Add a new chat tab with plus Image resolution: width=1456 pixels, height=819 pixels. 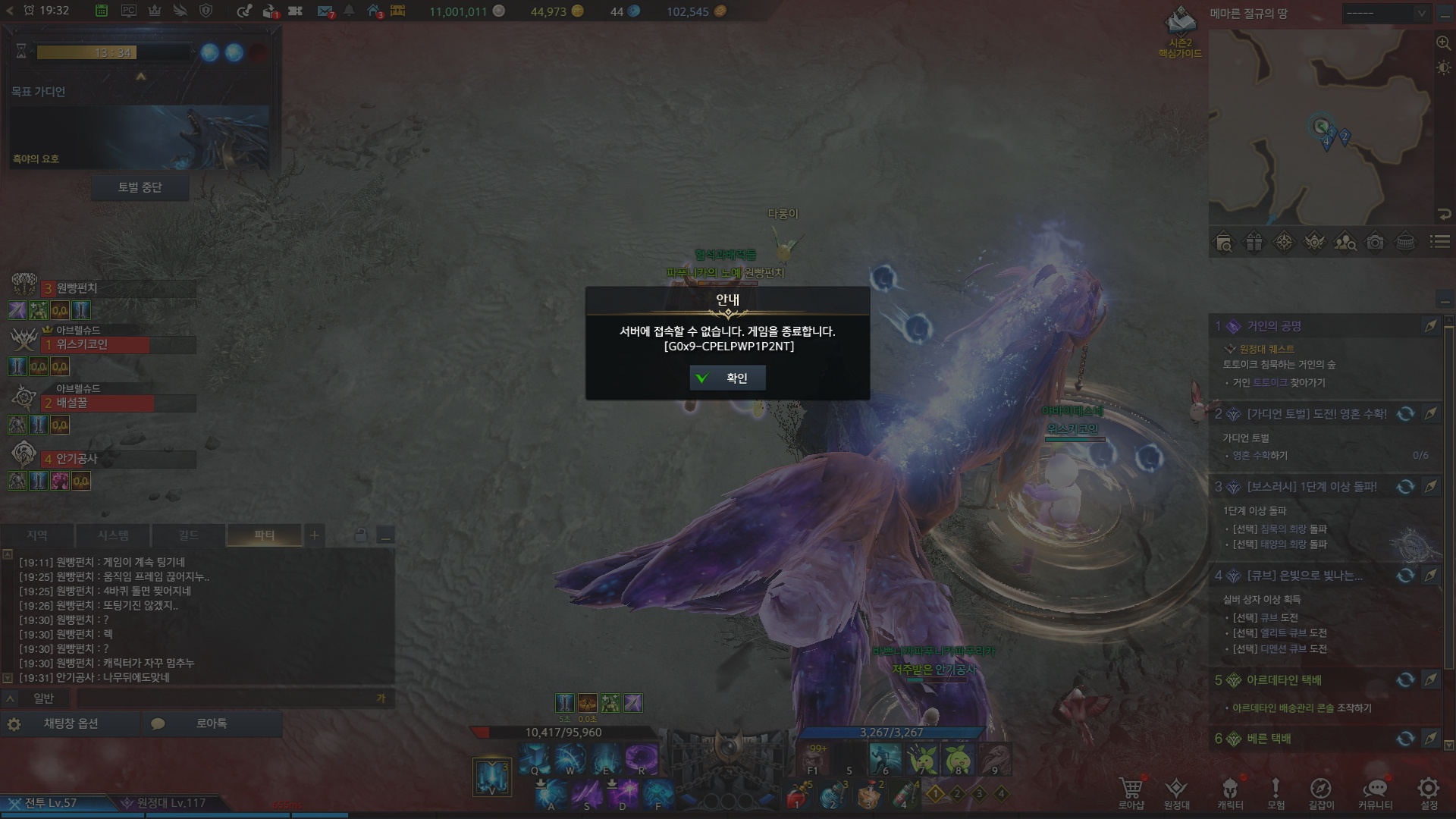click(314, 535)
